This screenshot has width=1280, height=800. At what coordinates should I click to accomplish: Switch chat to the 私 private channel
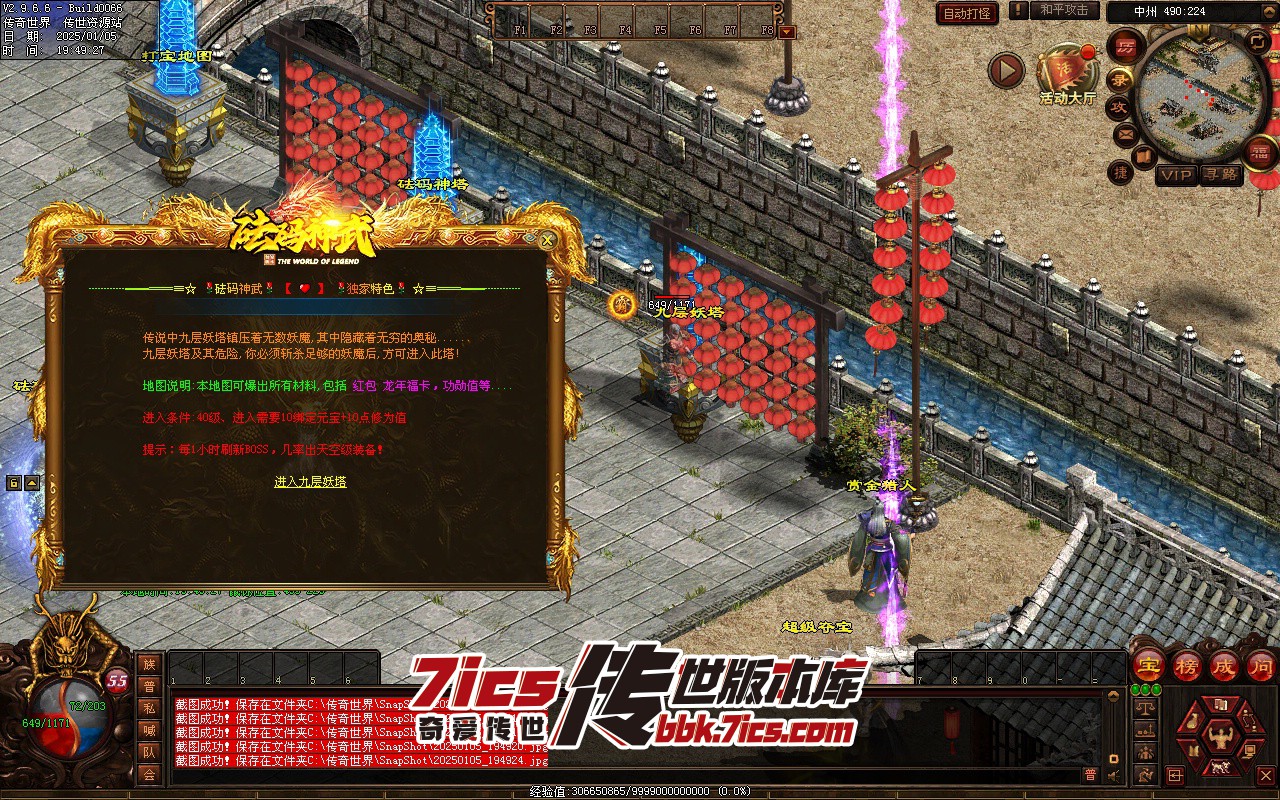pos(149,707)
